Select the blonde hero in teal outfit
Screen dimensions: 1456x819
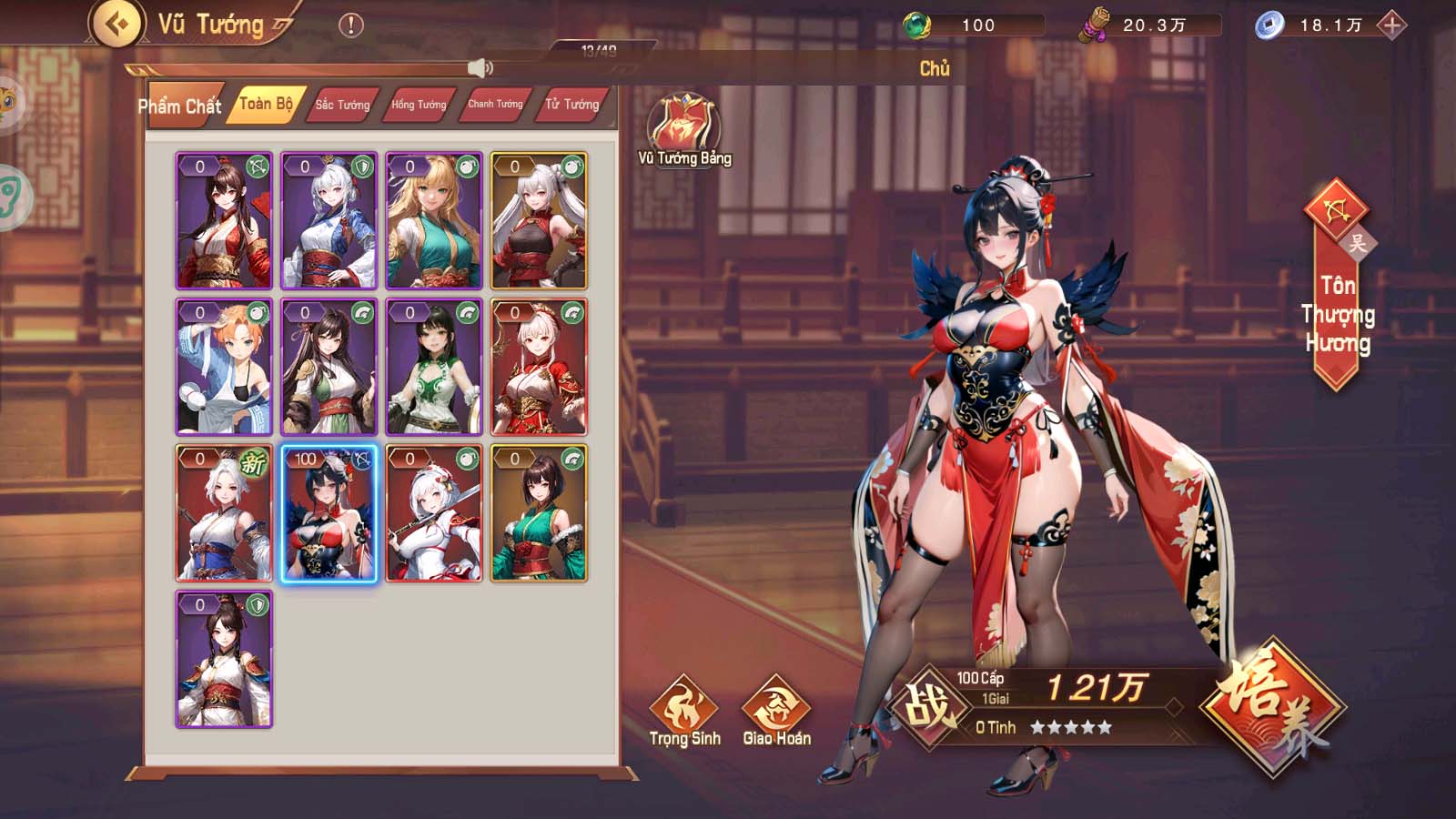coord(434,221)
